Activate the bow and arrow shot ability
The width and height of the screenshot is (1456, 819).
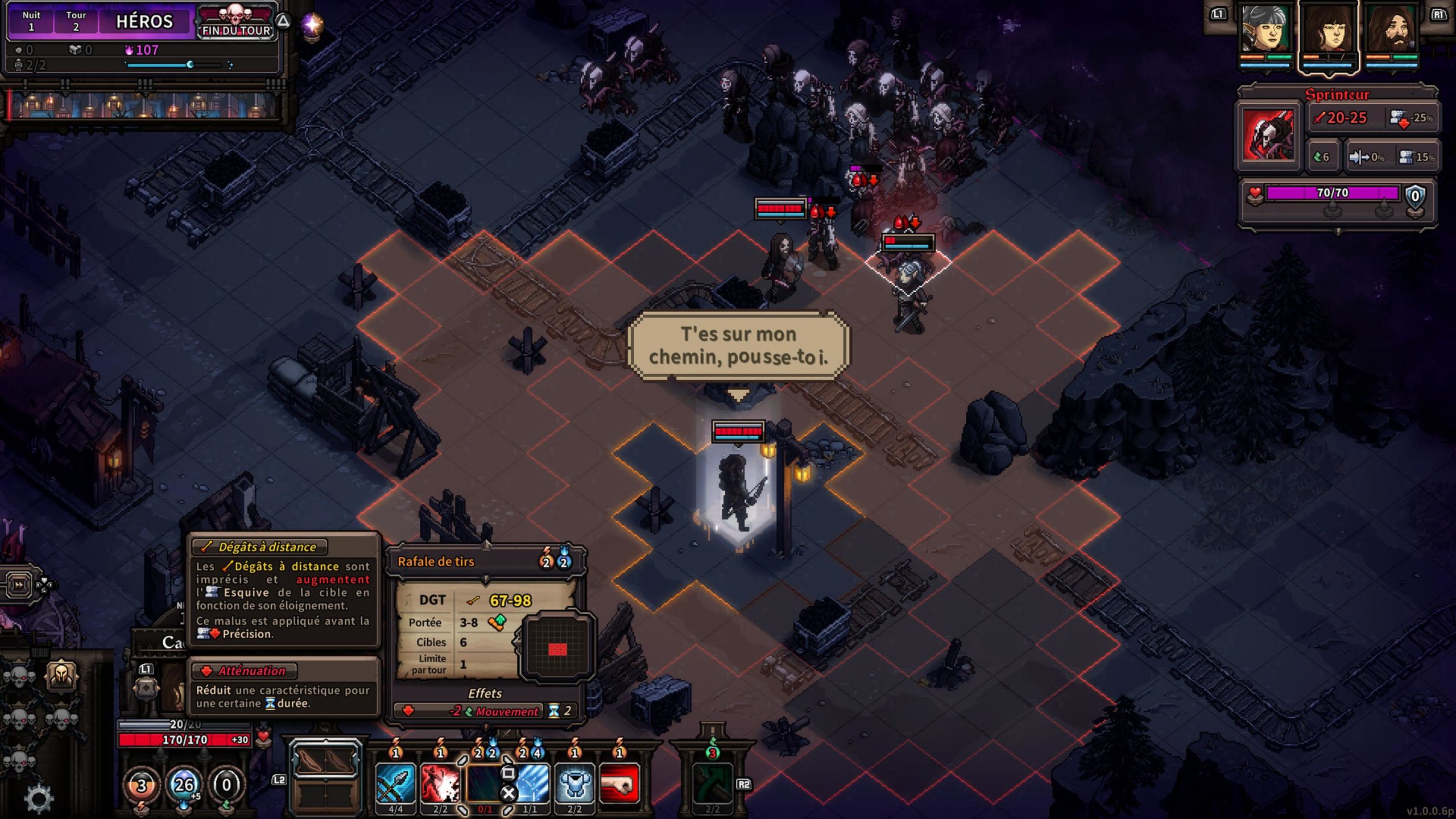[395, 783]
